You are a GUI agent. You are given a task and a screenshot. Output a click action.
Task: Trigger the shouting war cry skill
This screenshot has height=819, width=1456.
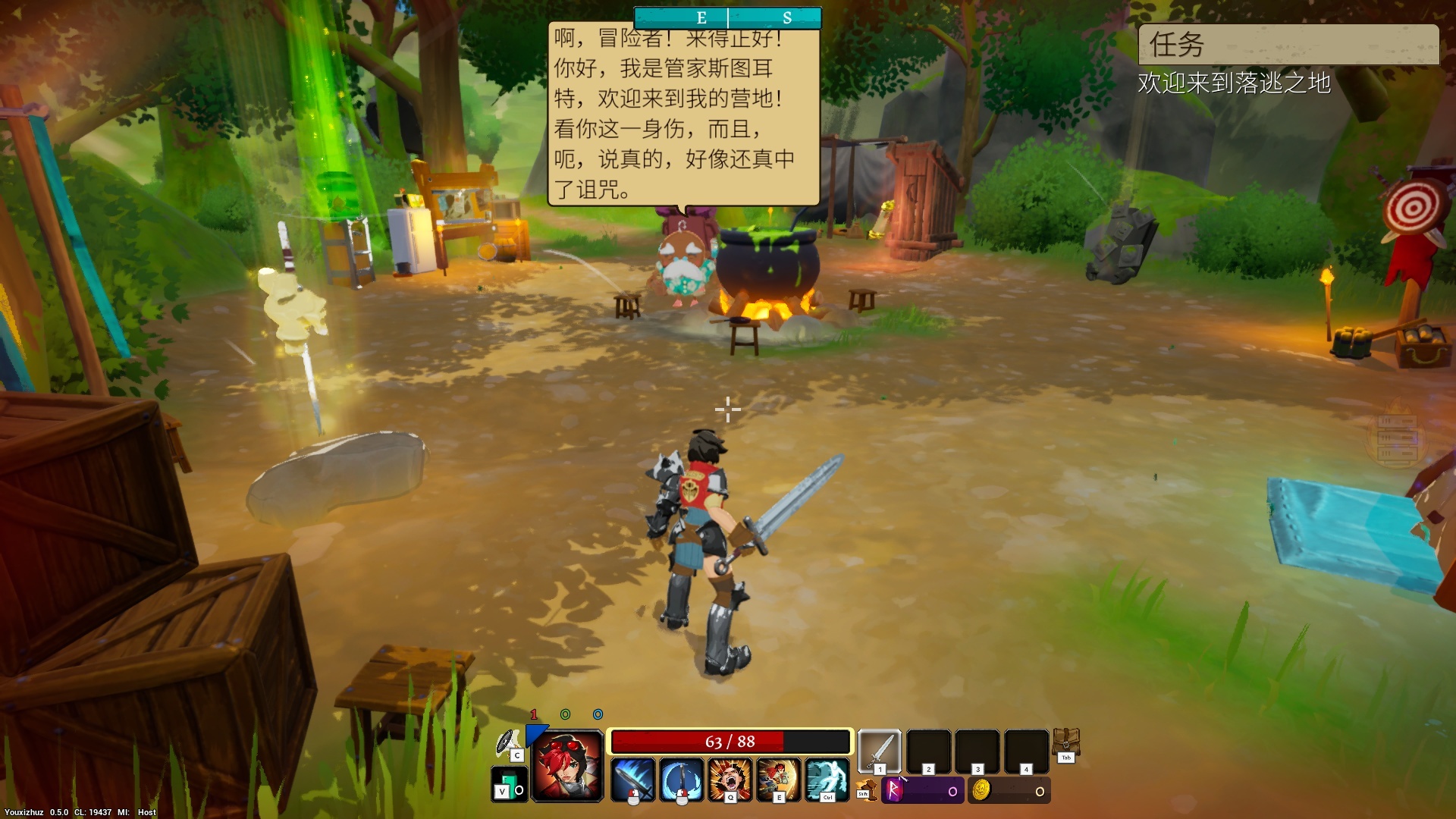(x=730, y=780)
